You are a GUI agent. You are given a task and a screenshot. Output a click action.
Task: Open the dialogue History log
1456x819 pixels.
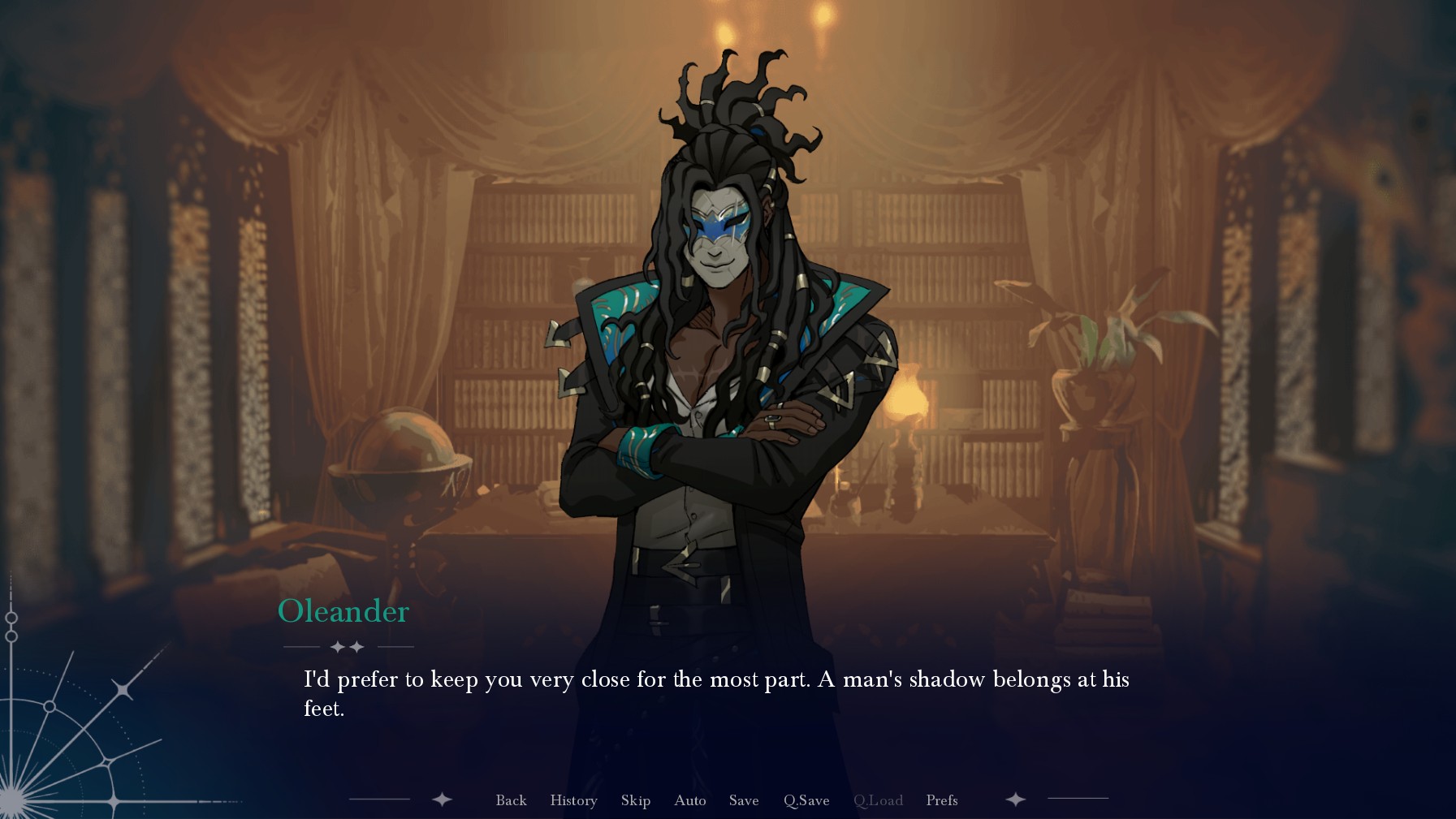point(573,800)
